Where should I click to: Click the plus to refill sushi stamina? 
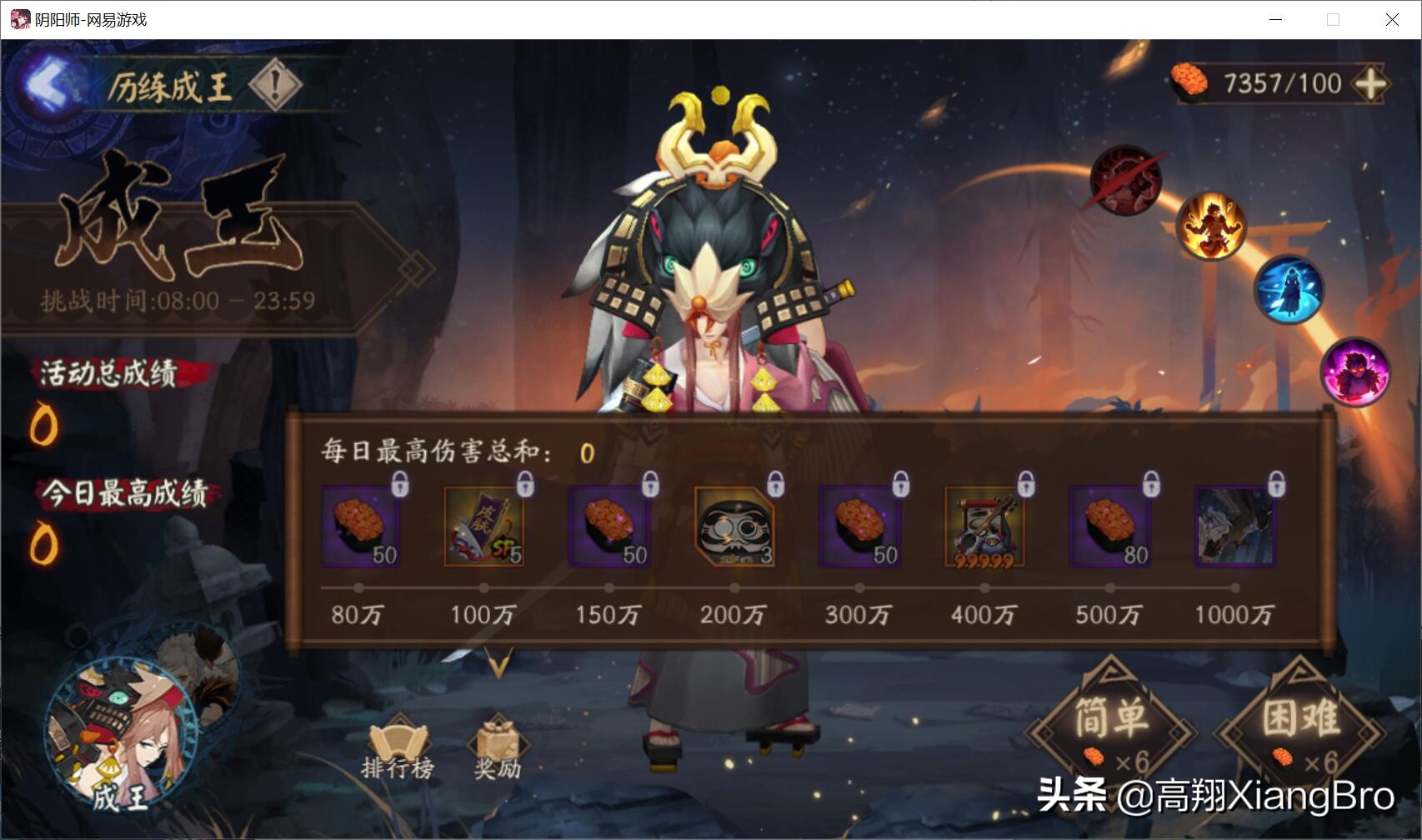click(1372, 82)
